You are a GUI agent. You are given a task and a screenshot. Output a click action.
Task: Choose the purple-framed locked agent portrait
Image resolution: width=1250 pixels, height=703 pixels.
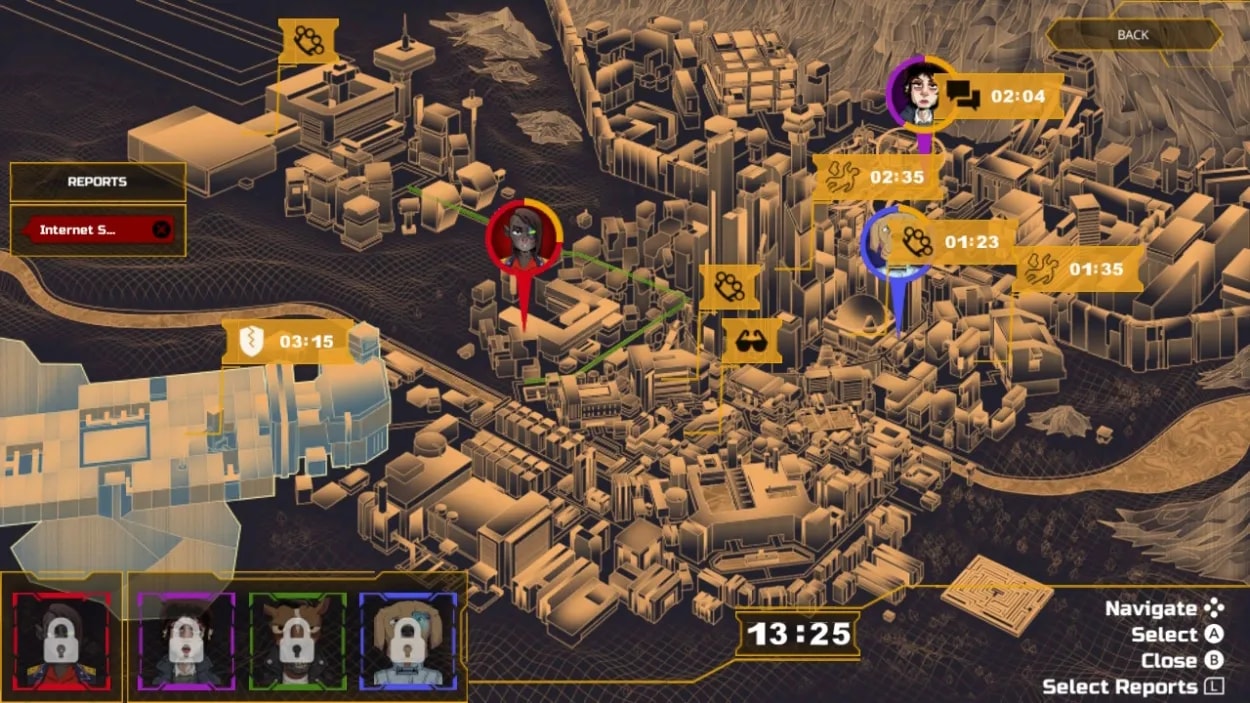coord(186,639)
